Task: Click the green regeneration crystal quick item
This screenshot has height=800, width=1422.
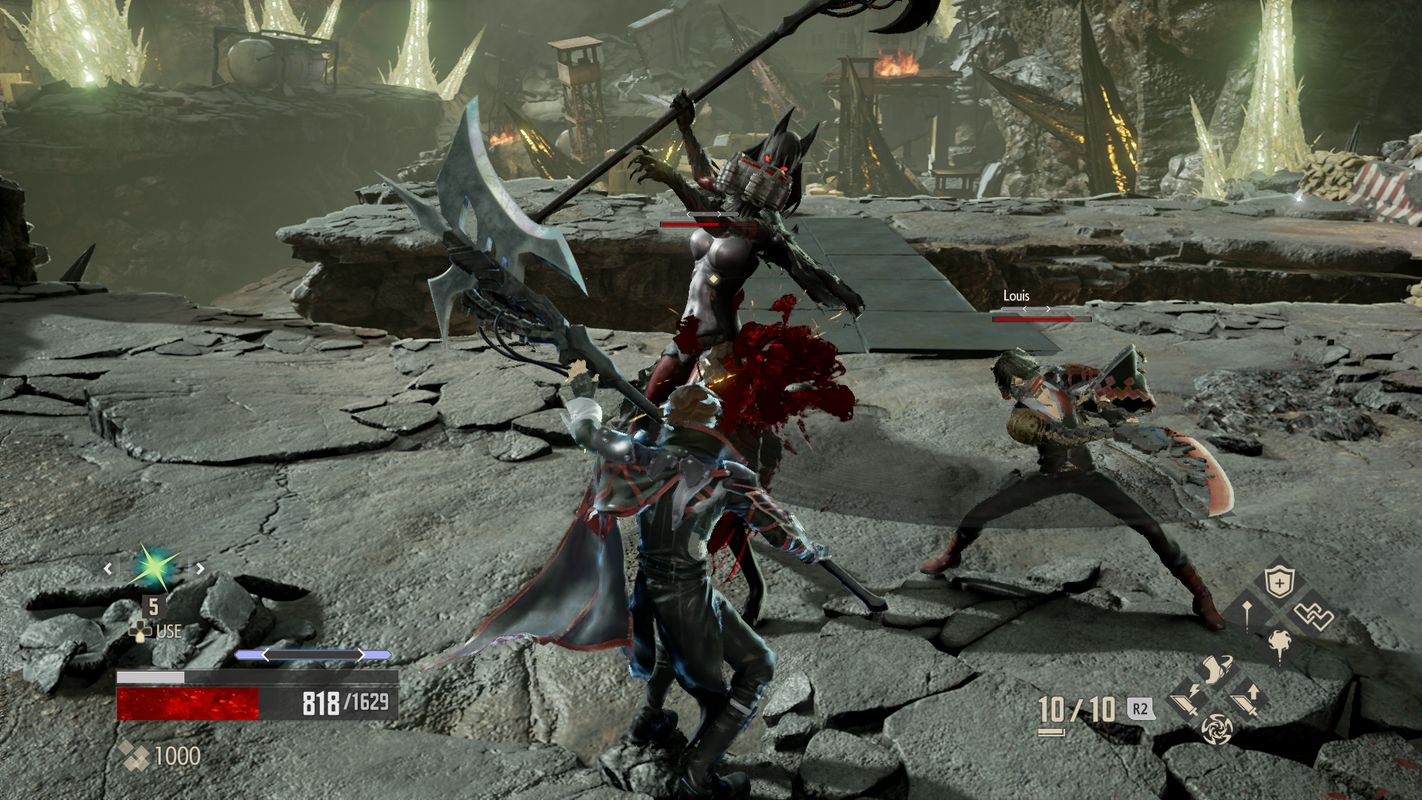Action: point(152,568)
